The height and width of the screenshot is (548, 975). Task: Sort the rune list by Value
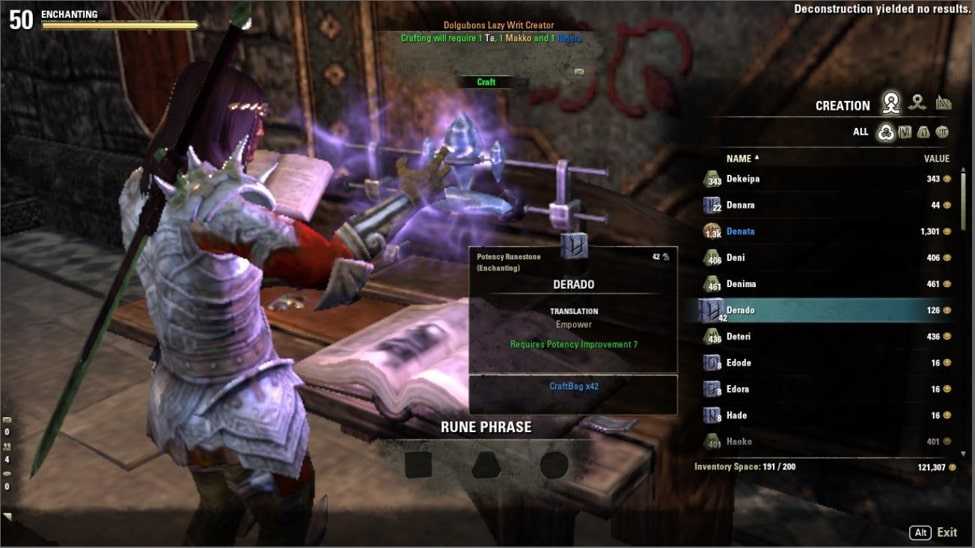(936, 158)
